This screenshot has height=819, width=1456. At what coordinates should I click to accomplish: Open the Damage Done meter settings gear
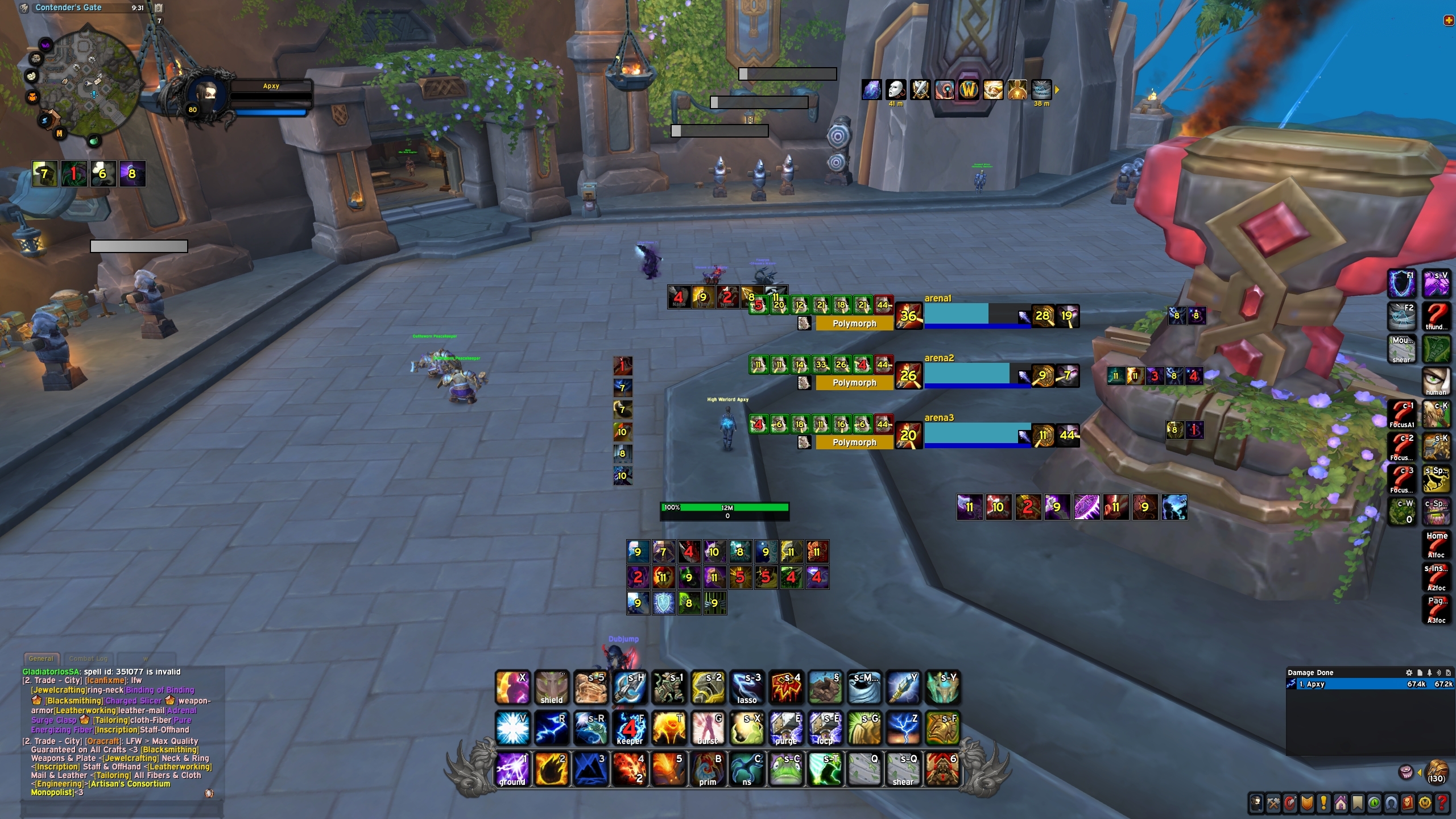click(x=1409, y=672)
